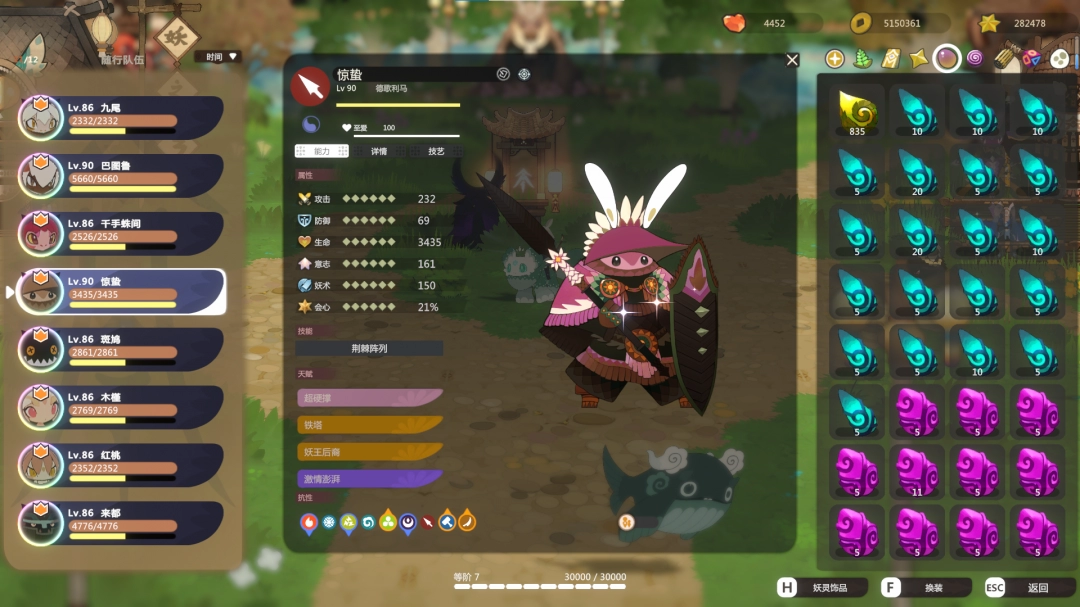1080x607 pixels.
Task: Pick 来都 in the party list
Action: coord(121,523)
